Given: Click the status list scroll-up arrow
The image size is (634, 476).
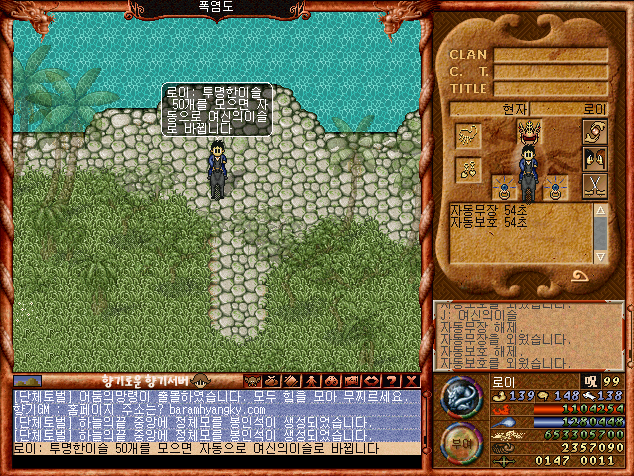Looking at the screenshot, I should point(600,211).
